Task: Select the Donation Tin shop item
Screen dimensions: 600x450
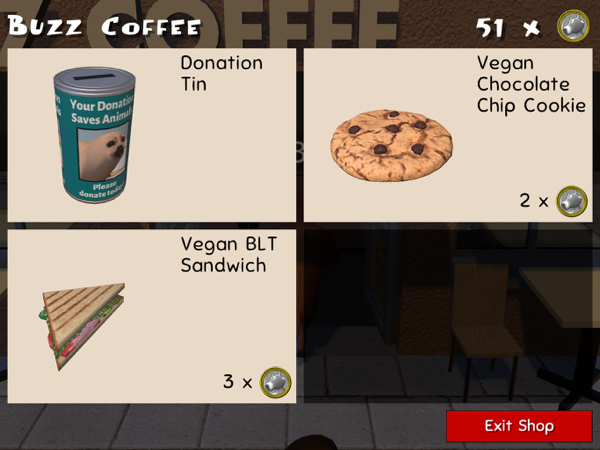Action: (152, 135)
